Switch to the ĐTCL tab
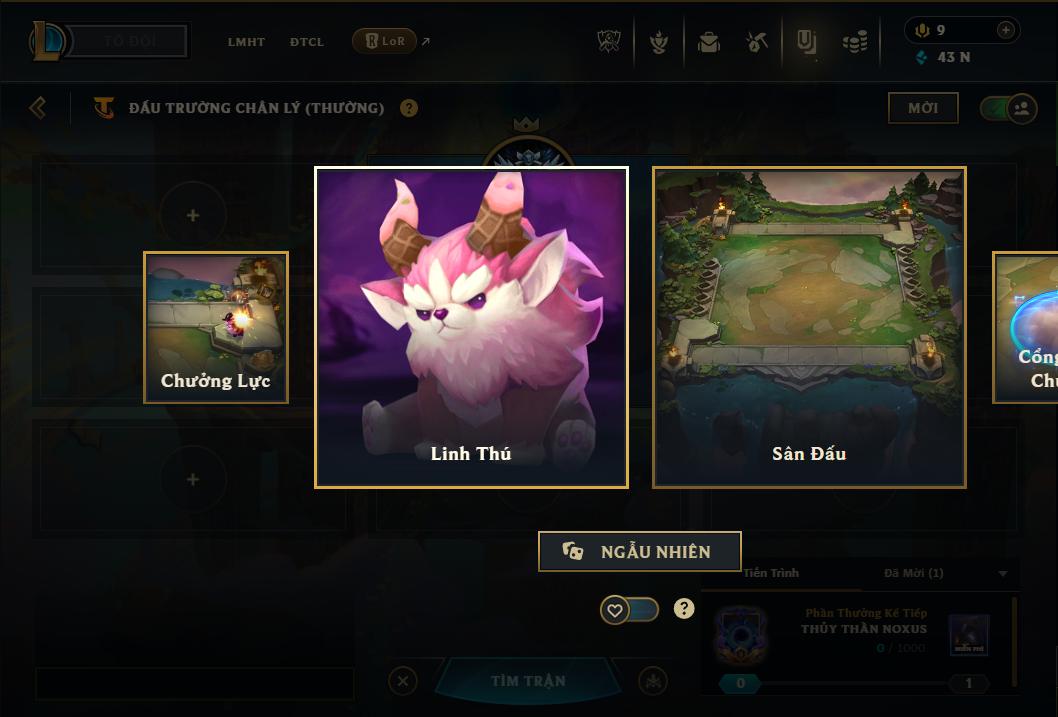This screenshot has height=717, width=1058. [x=307, y=42]
